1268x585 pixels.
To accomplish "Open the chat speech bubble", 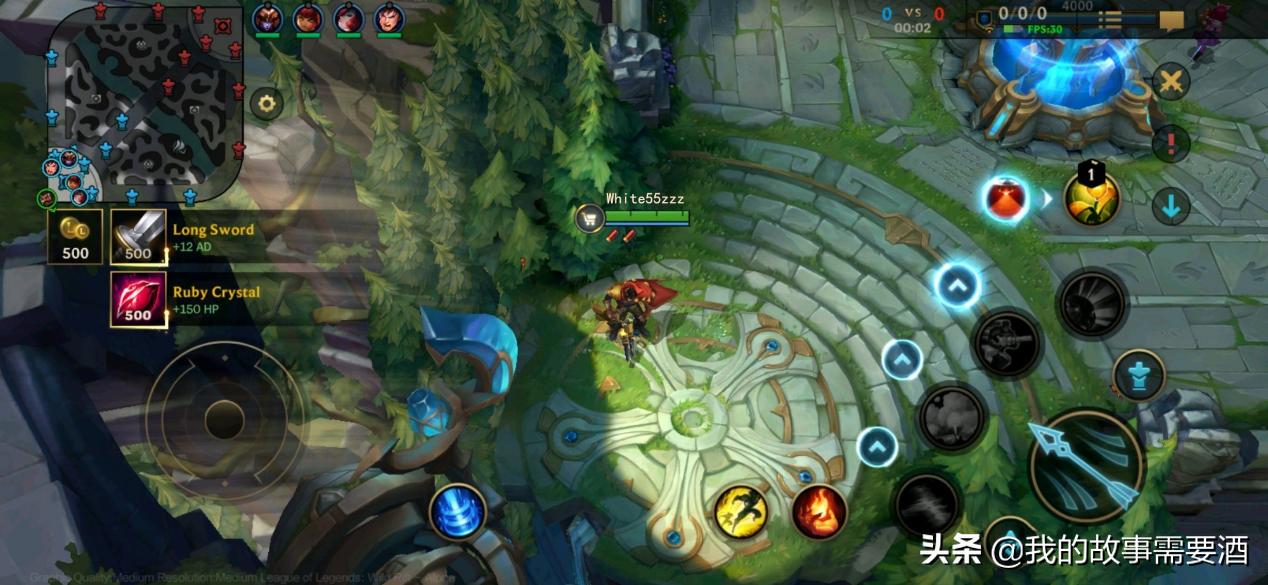I will click(x=1171, y=19).
